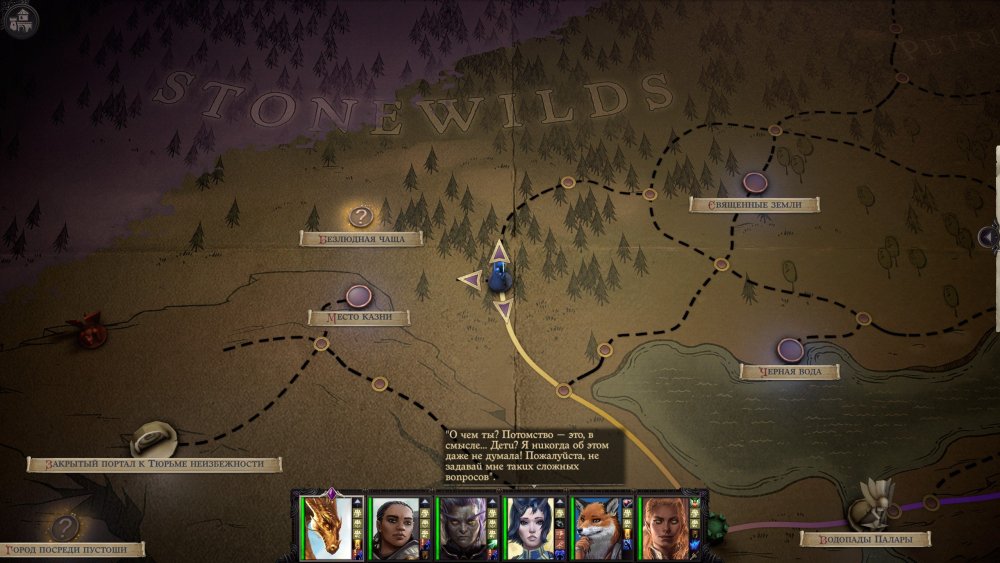This screenshot has width=1000, height=563.
Task: Open the castle icon menu
Action: 20,18
